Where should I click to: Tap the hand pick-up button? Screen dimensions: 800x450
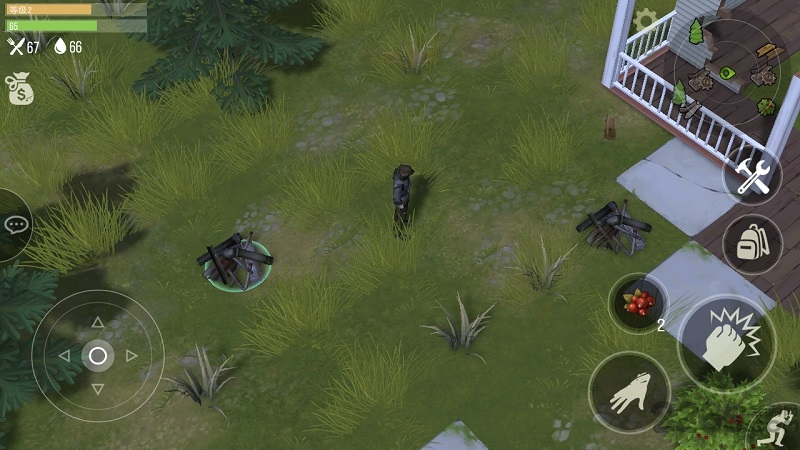629,392
